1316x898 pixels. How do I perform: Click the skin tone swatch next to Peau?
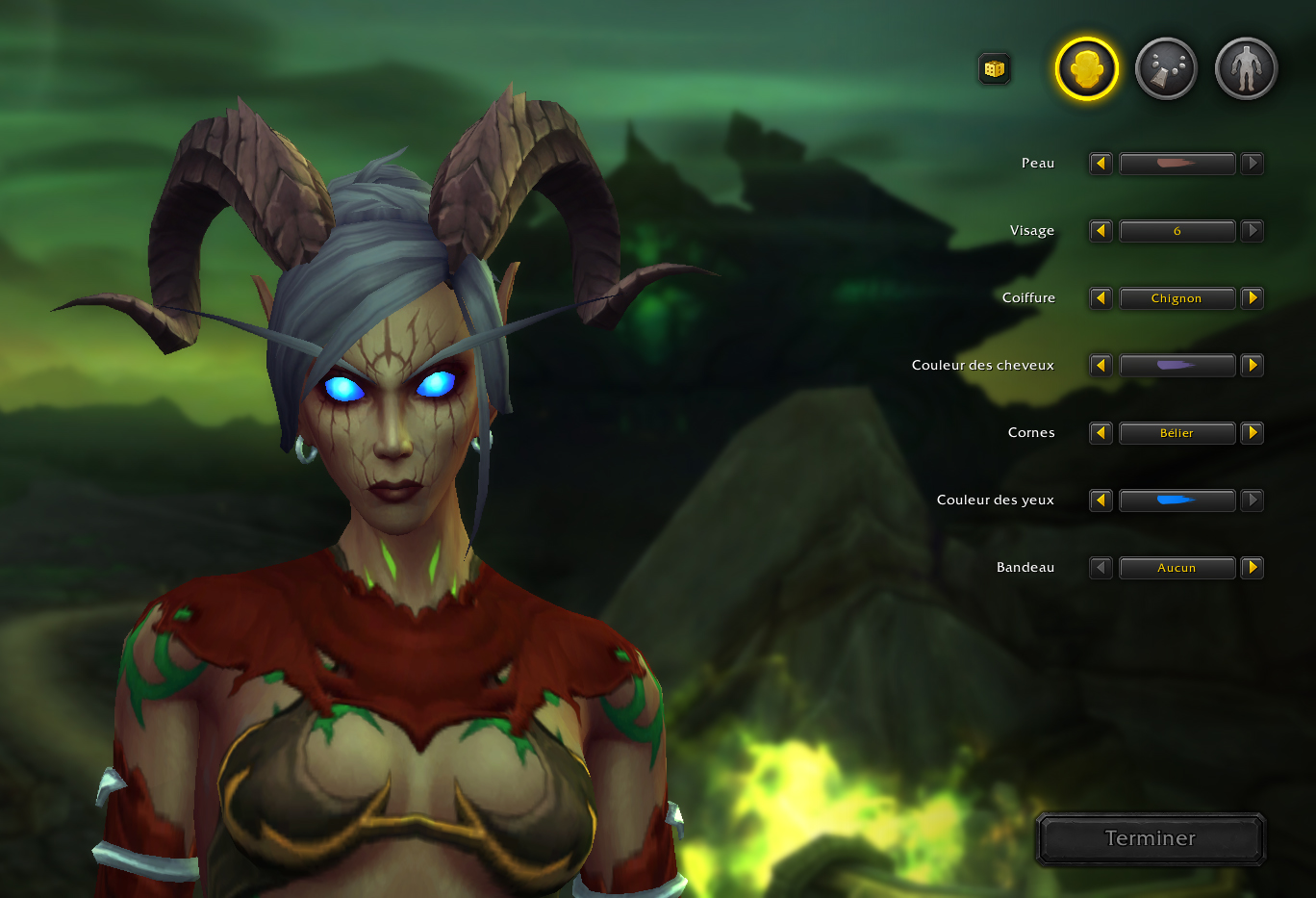point(1177,163)
